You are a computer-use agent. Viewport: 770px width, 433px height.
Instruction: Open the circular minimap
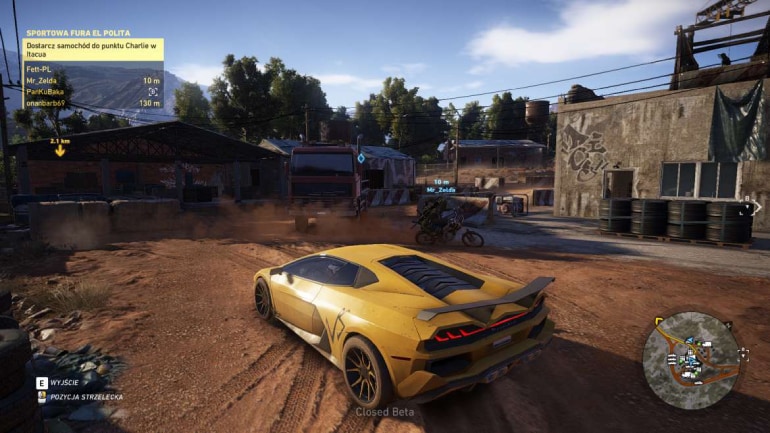tap(691, 361)
